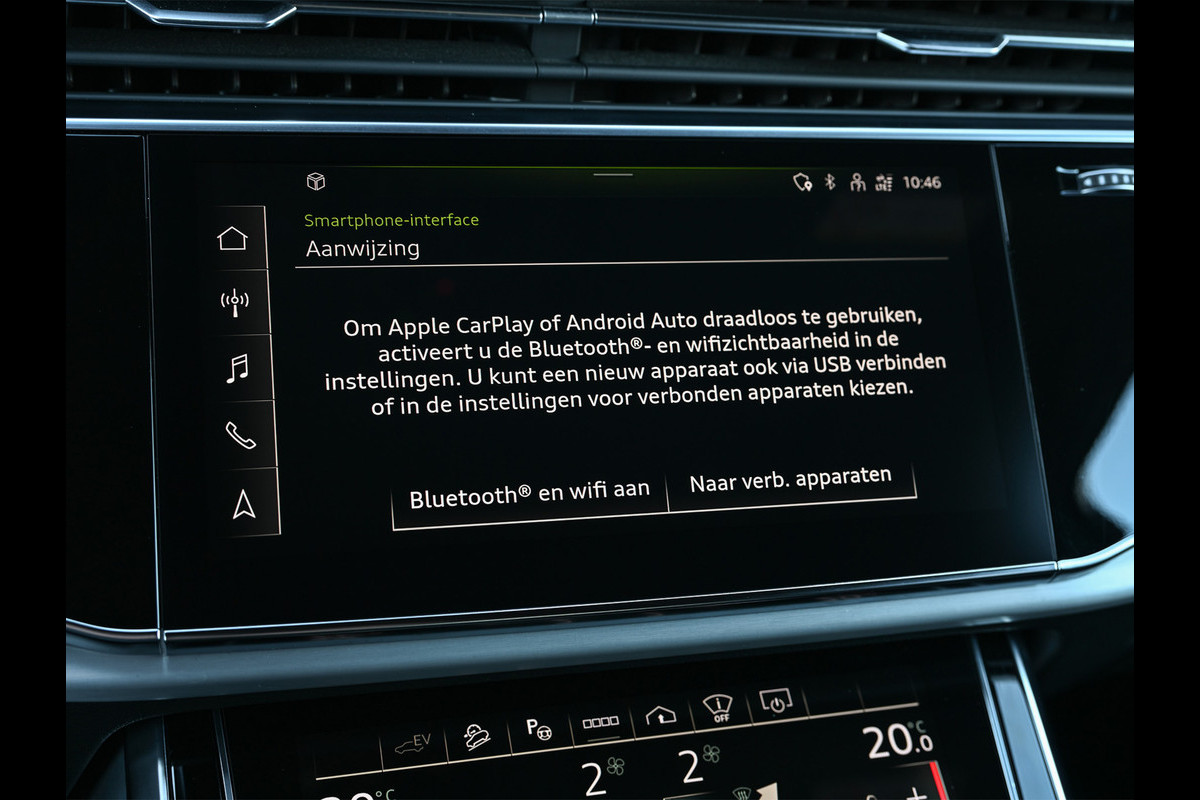This screenshot has width=1200, height=800.
Task: Open the phone handset icon
Action: 240,435
